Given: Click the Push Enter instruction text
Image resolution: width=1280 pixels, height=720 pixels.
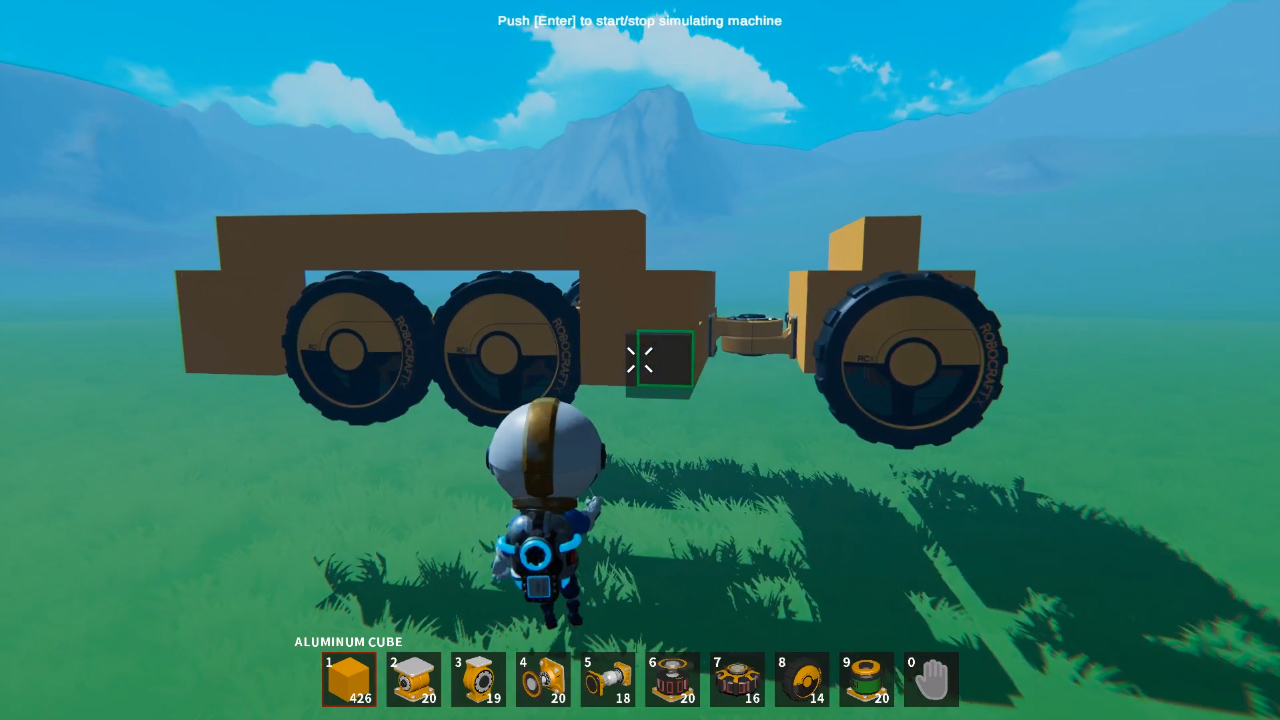Looking at the screenshot, I should [639, 20].
